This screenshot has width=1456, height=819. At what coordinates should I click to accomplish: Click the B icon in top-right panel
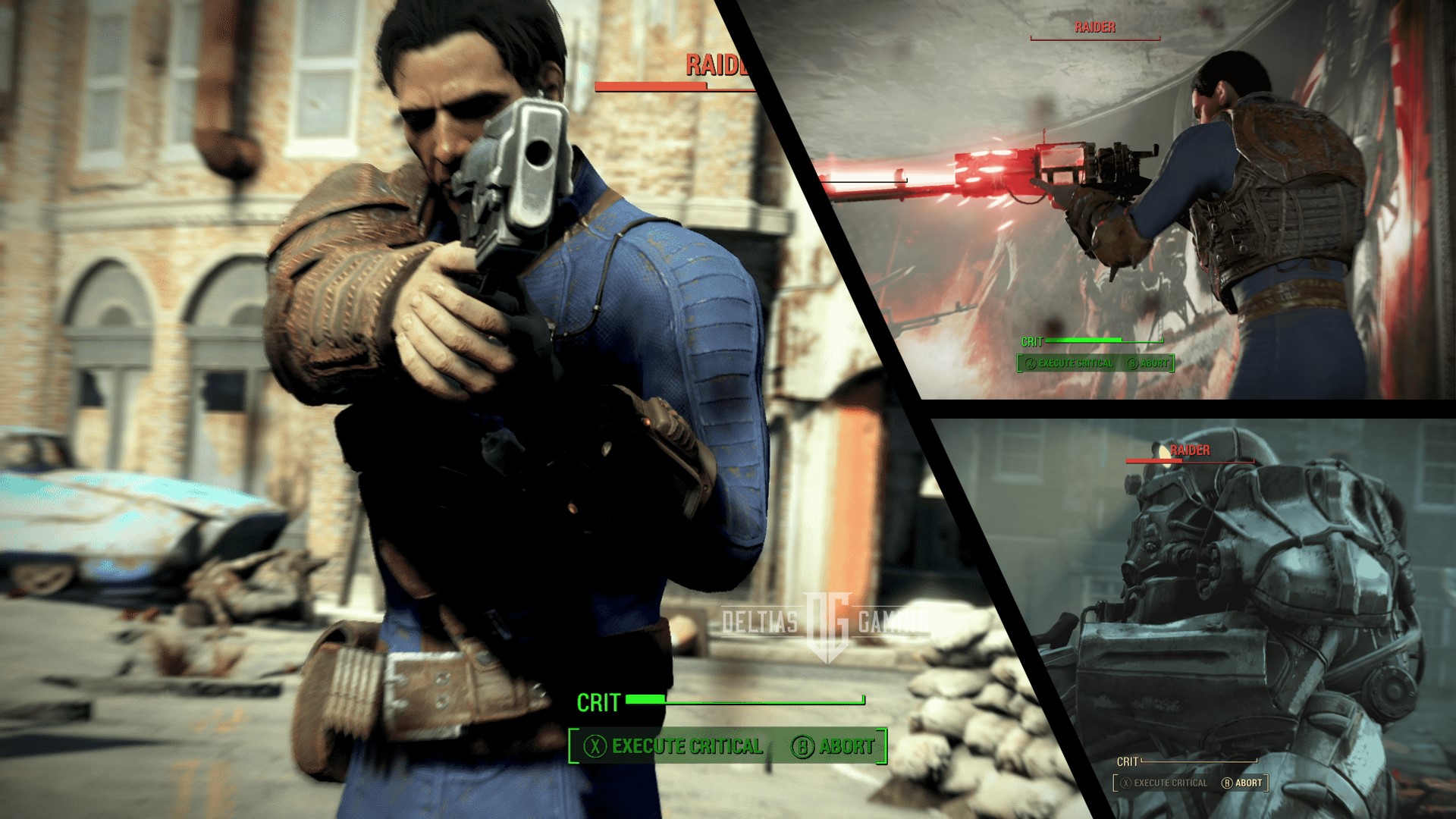click(x=1131, y=364)
